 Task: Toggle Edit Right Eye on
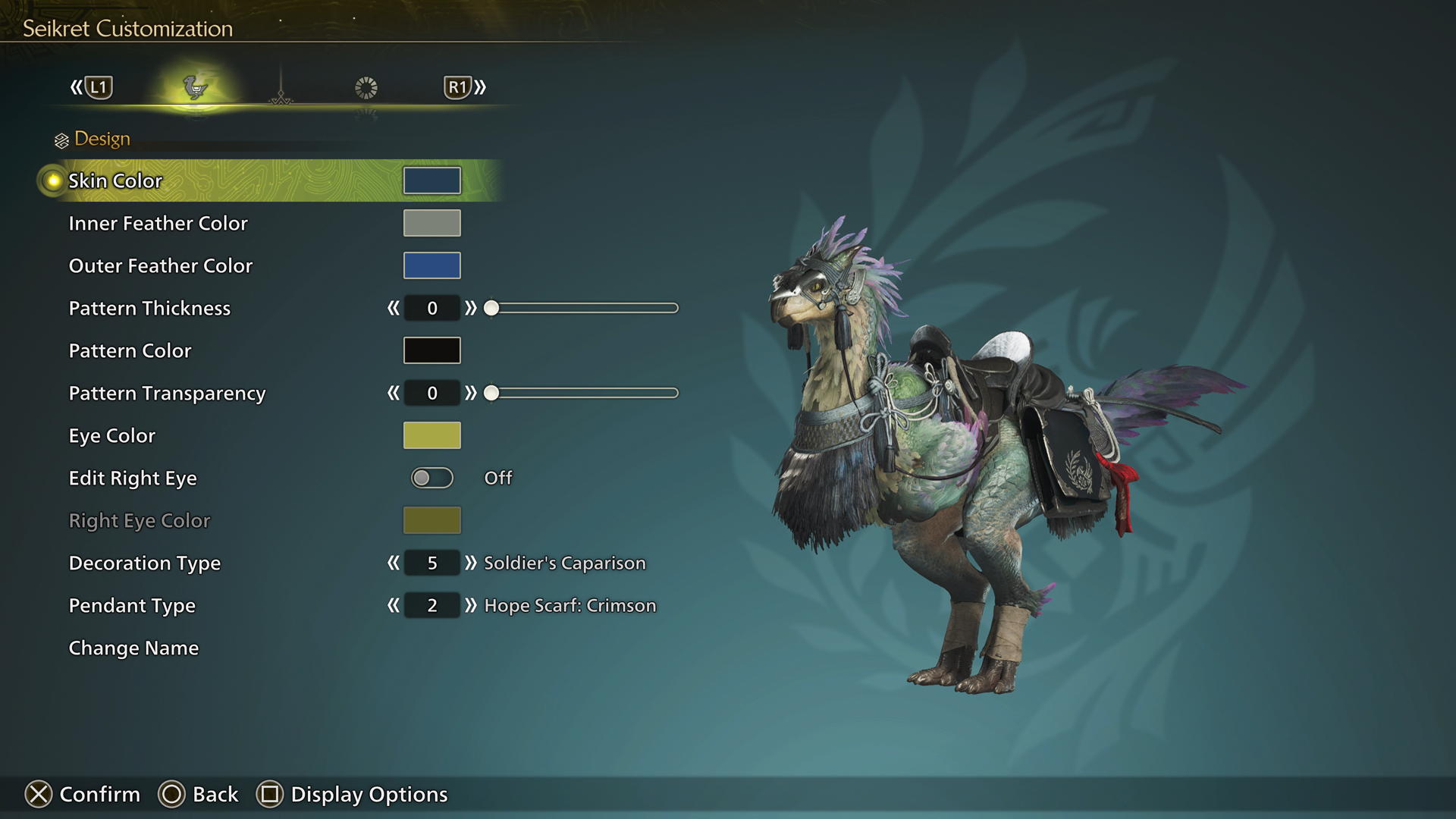[x=431, y=478]
